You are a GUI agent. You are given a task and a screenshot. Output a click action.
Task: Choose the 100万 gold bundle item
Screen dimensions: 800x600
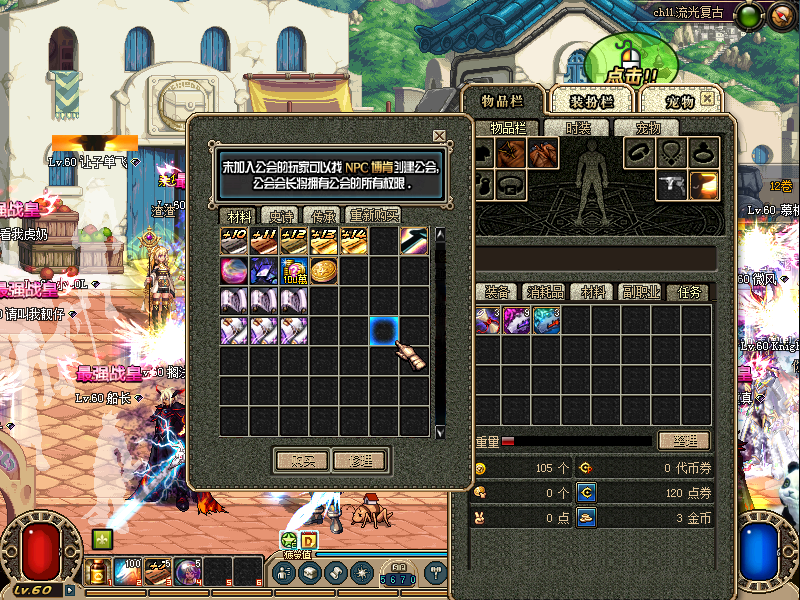click(x=294, y=270)
